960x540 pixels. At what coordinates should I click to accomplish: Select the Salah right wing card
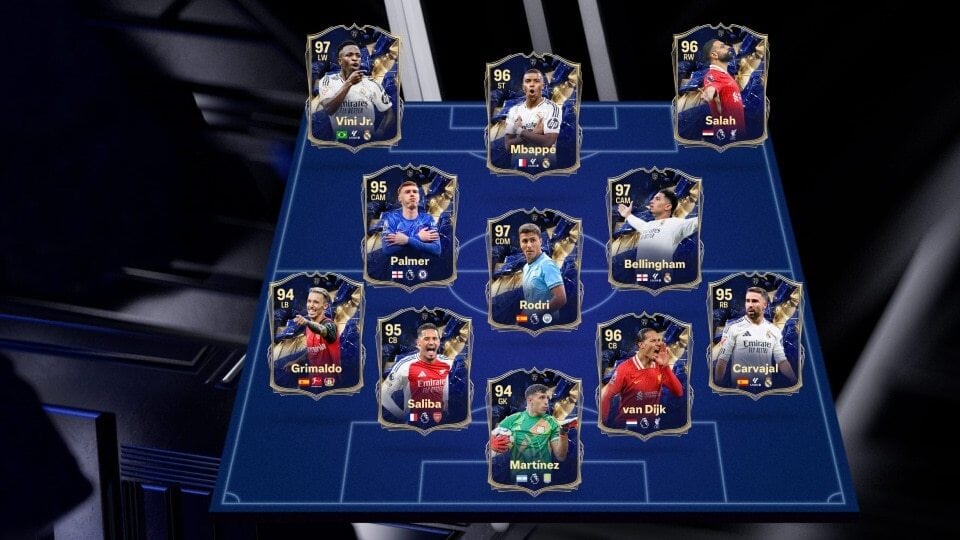[720, 88]
